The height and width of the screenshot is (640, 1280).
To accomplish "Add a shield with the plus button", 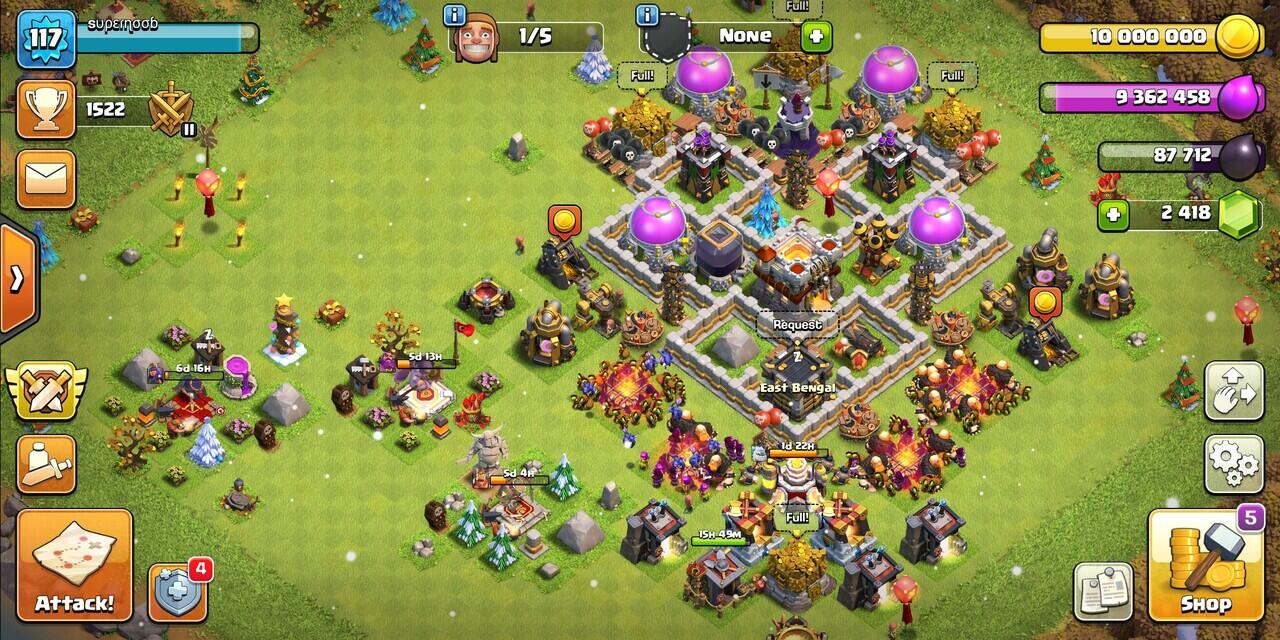I will coord(817,37).
